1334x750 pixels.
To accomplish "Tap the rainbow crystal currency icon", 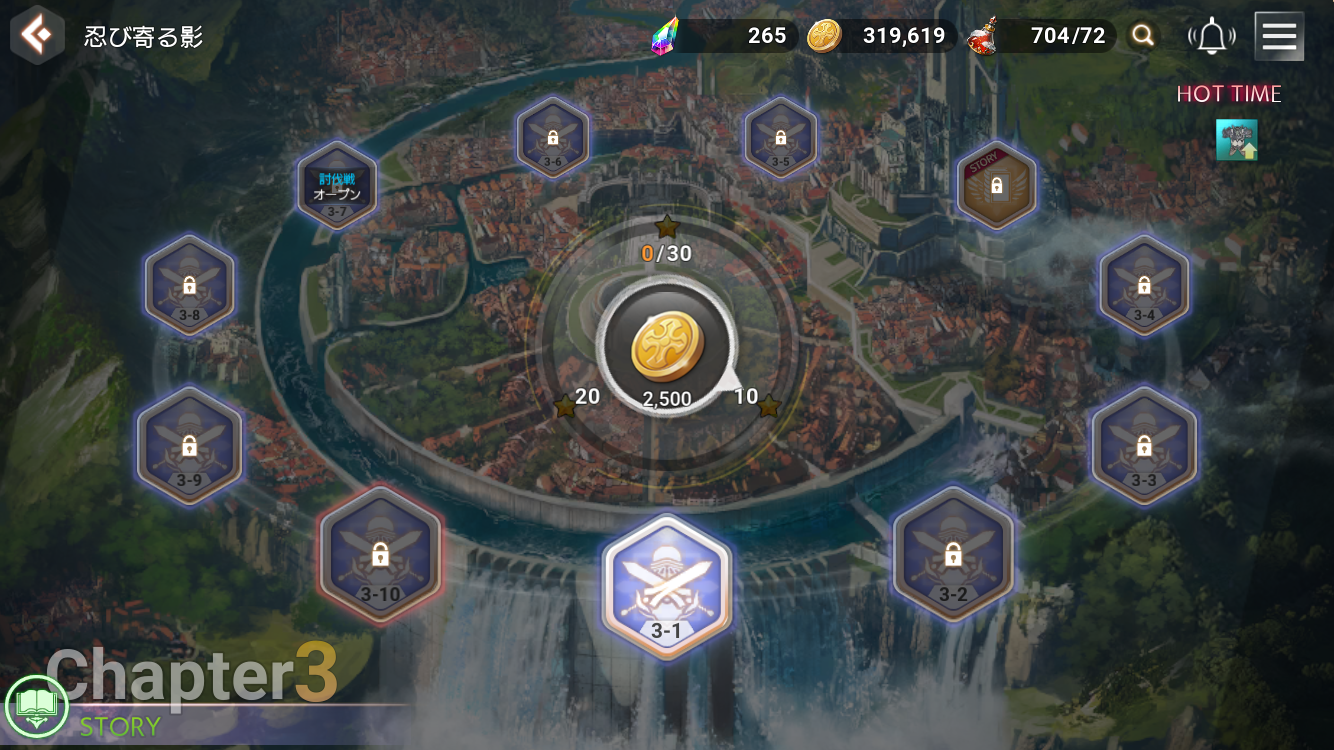I will [664, 37].
